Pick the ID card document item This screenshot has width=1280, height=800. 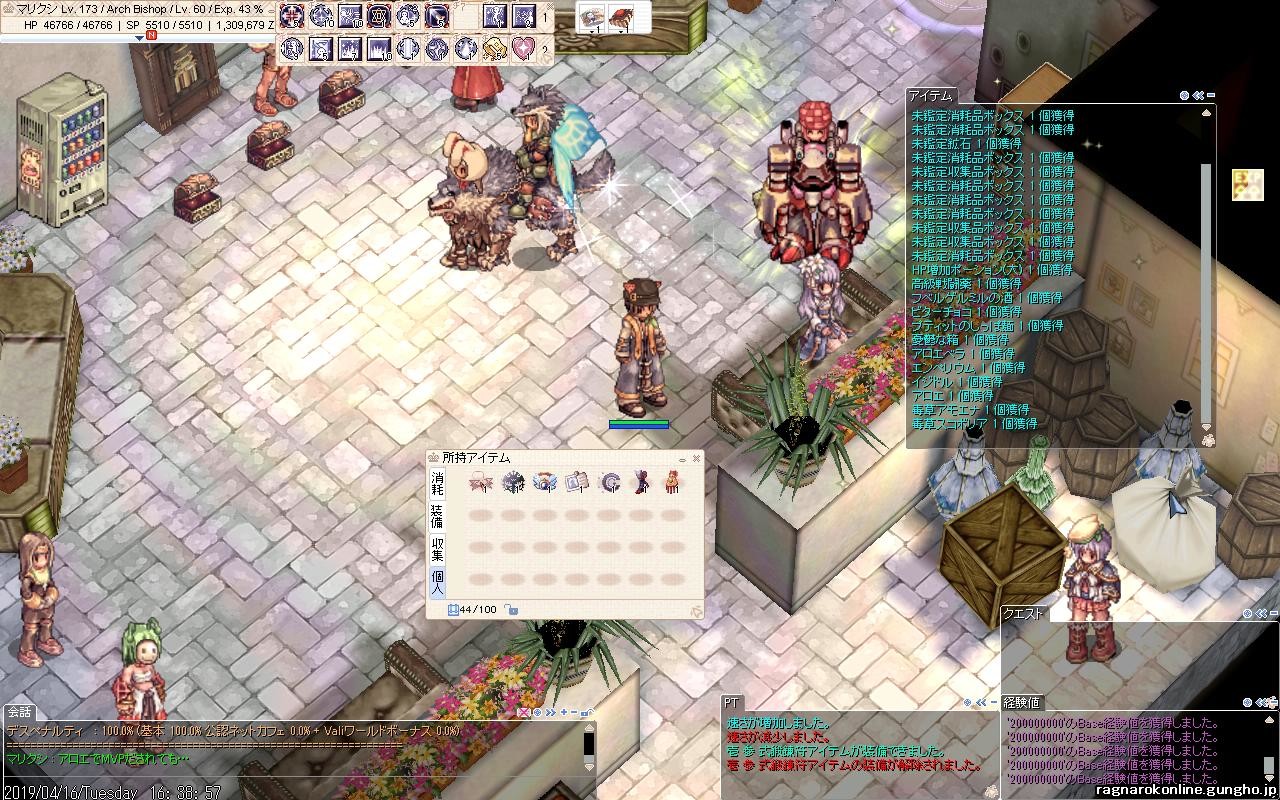tap(576, 483)
